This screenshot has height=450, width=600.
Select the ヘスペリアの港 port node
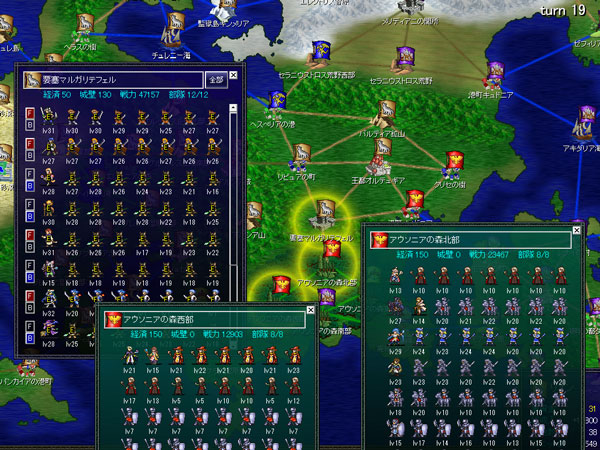(274, 102)
